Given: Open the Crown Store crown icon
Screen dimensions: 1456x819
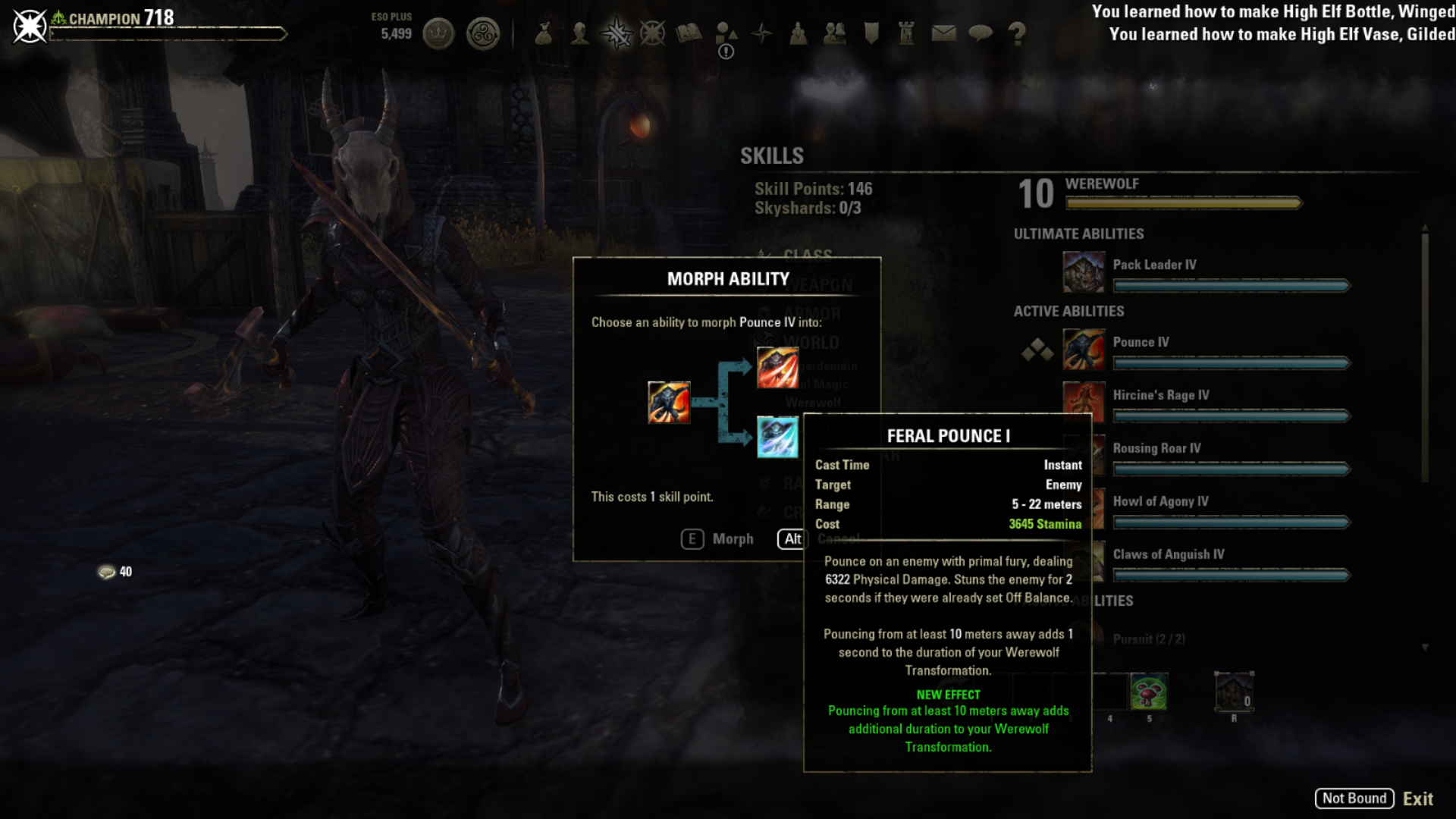Looking at the screenshot, I should pyautogui.click(x=438, y=33).
